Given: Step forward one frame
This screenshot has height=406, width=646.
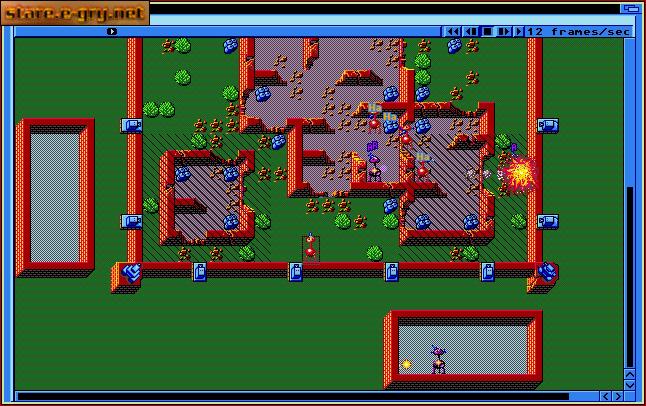Looking at the screenshot, I should point(503,31).
